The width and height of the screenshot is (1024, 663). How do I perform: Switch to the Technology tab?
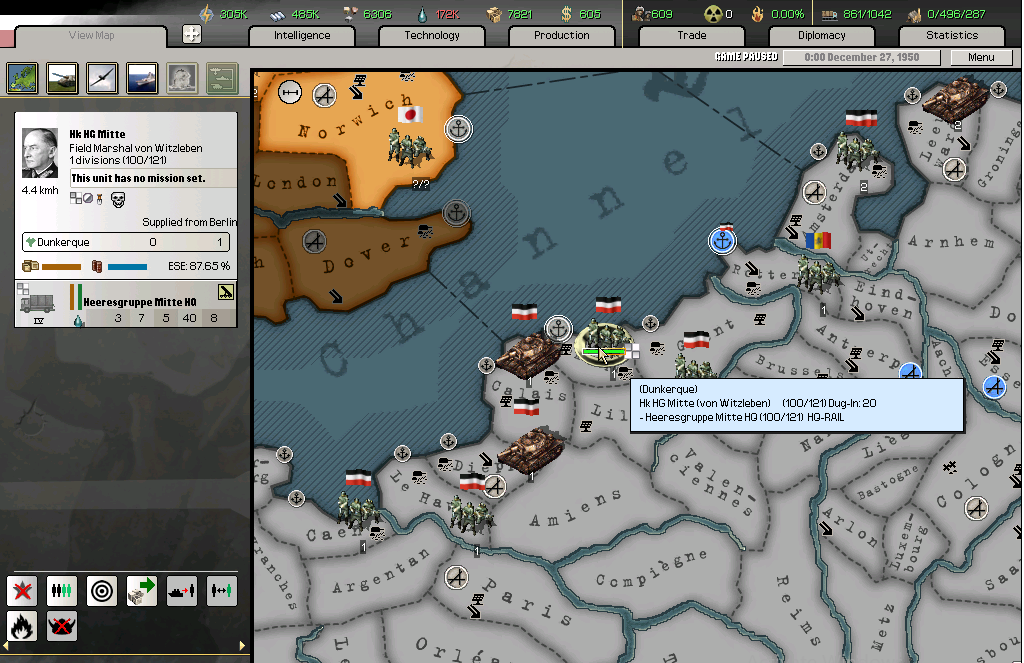pyautogui.click(x=432, y=35)
